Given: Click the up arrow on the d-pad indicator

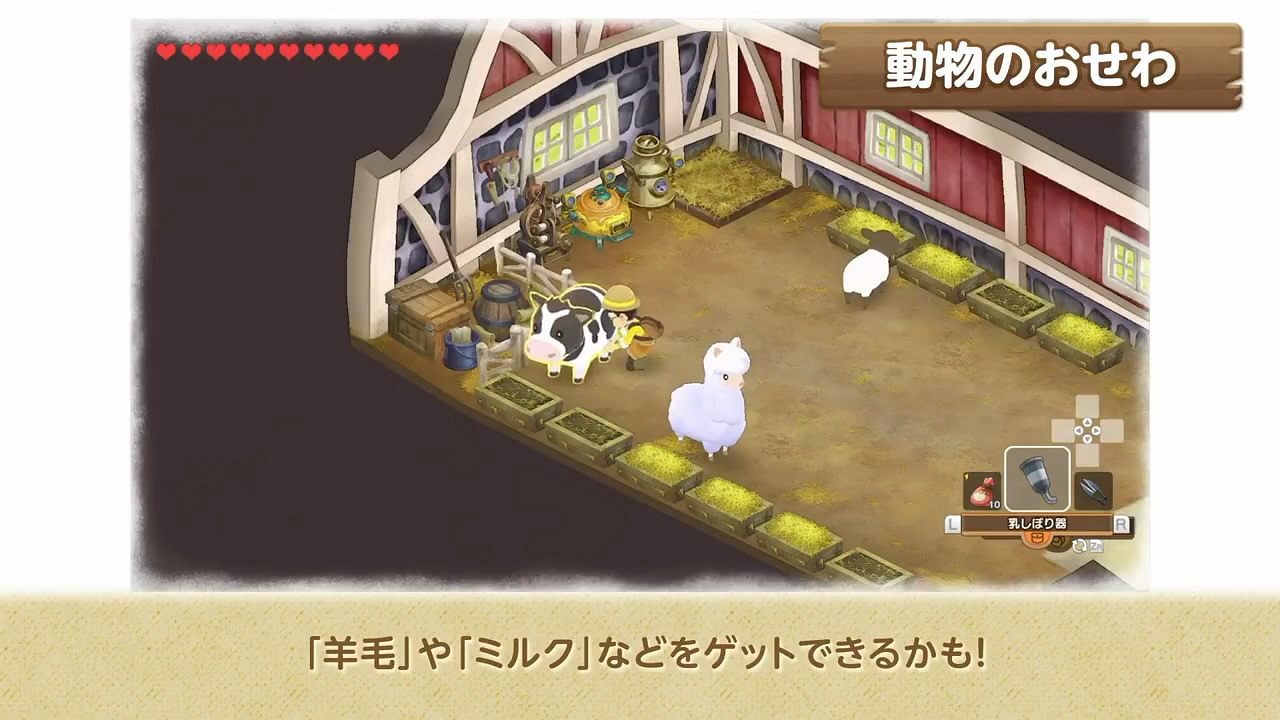Looking at the screenshot, I should pyautogui.click(x=1086, y=423).
